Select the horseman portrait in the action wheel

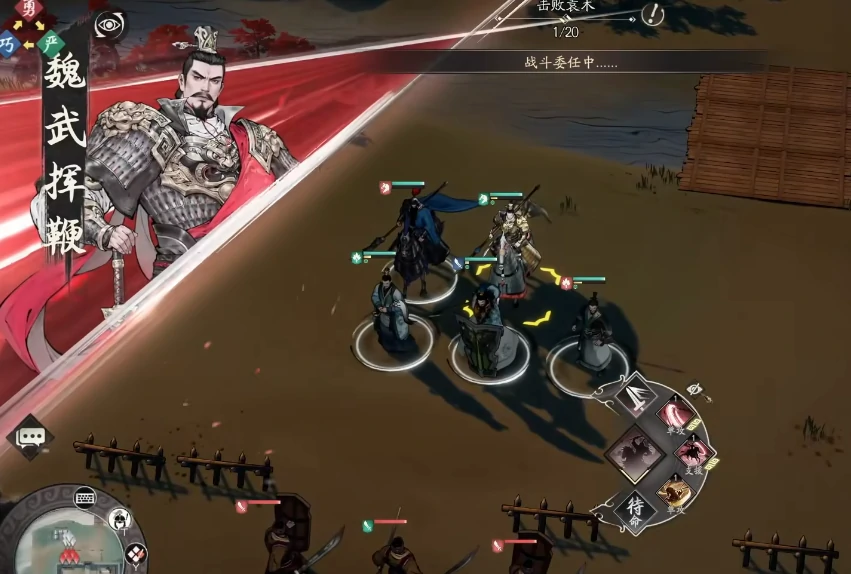634,453
